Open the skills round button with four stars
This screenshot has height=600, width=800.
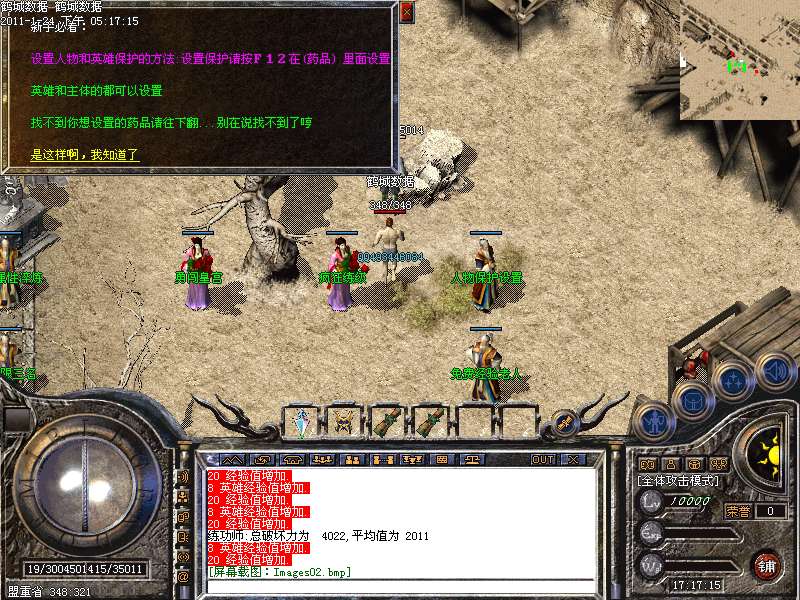733,379
